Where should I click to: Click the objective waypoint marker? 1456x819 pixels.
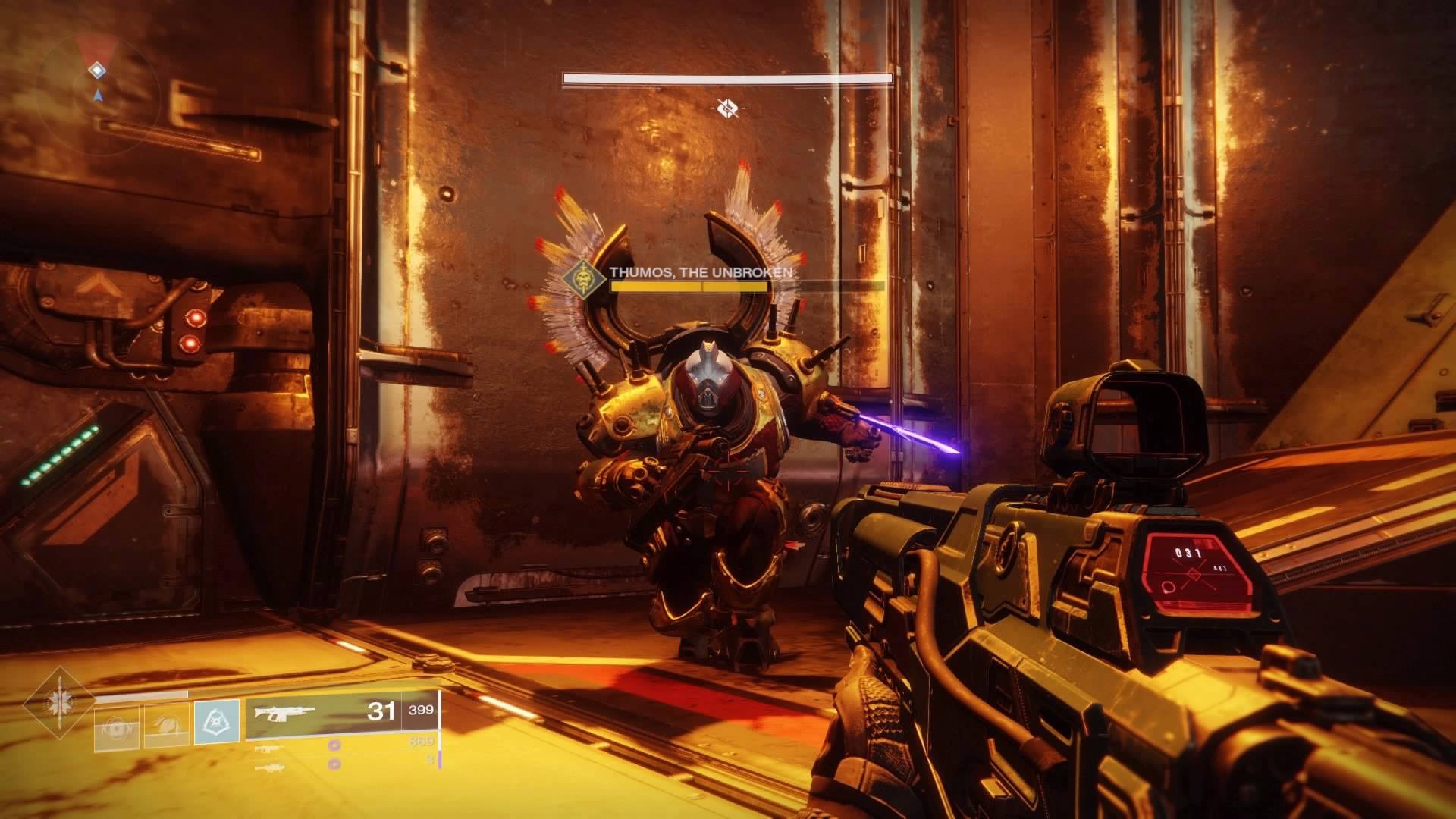pyautogui.click(x=727, y=108)
